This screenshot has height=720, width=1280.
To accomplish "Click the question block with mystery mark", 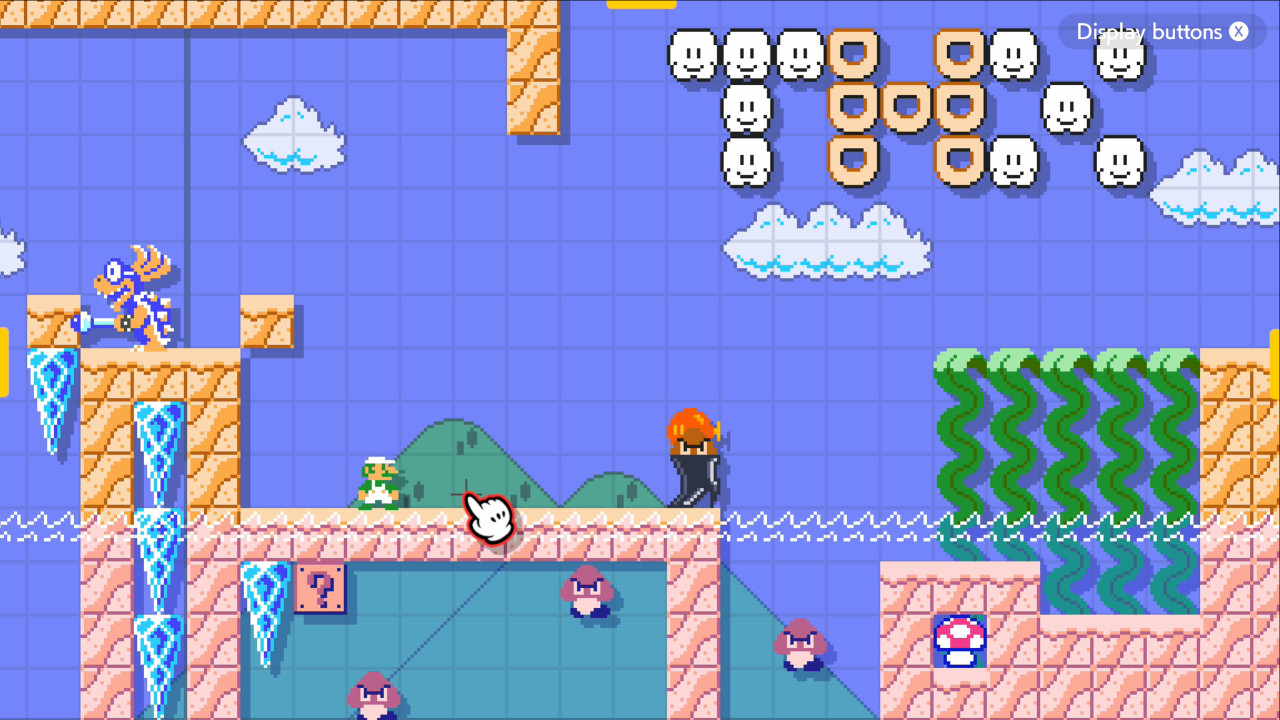I will coord(320,591).
